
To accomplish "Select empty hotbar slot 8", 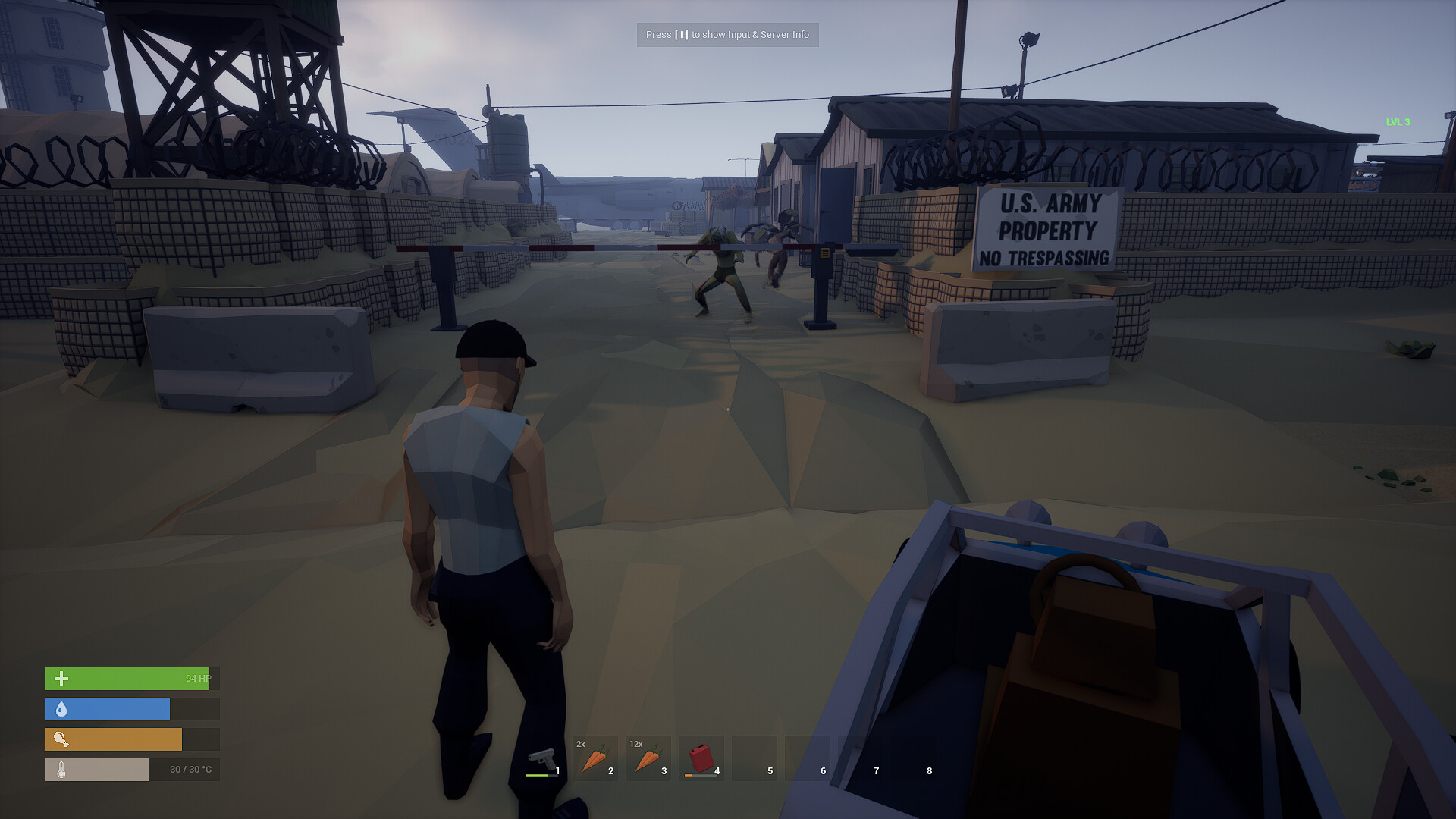I will (x=915, y=758).
